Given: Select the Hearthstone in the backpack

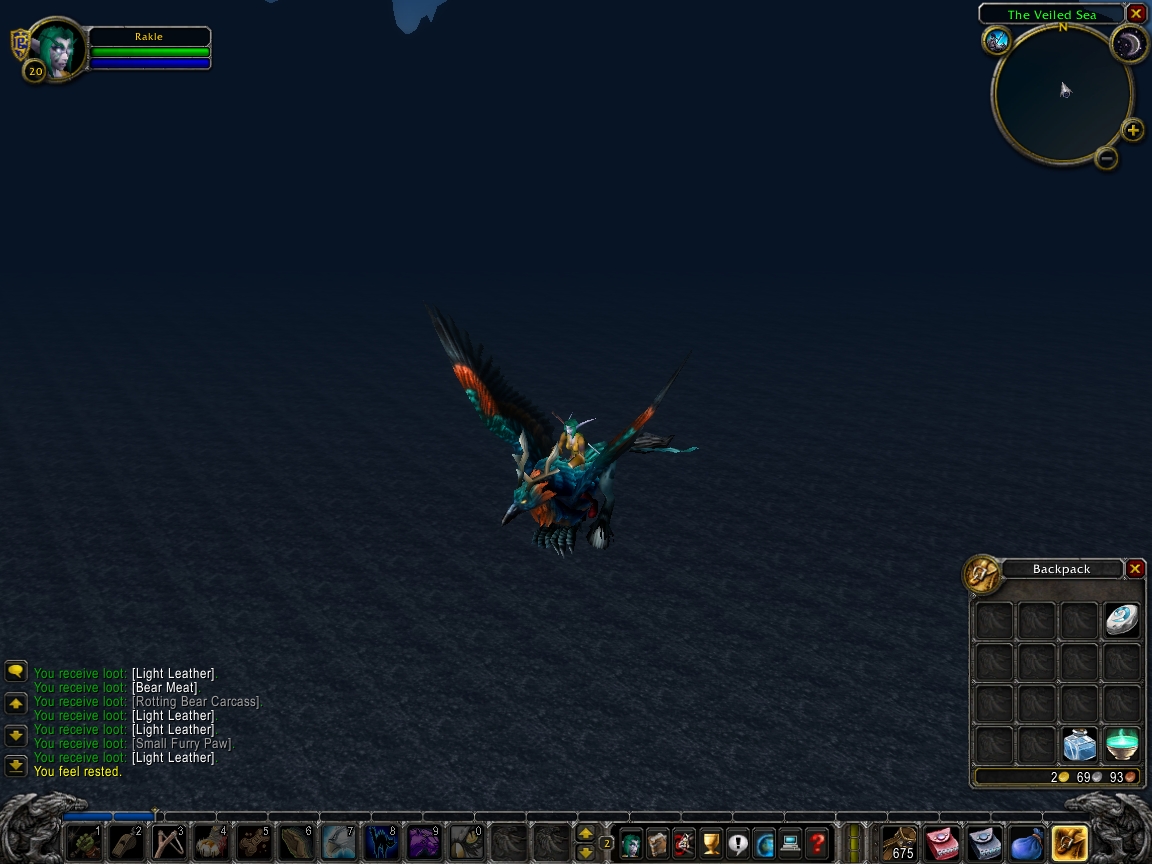Looking at the screenshot, I should (1122, 621).
